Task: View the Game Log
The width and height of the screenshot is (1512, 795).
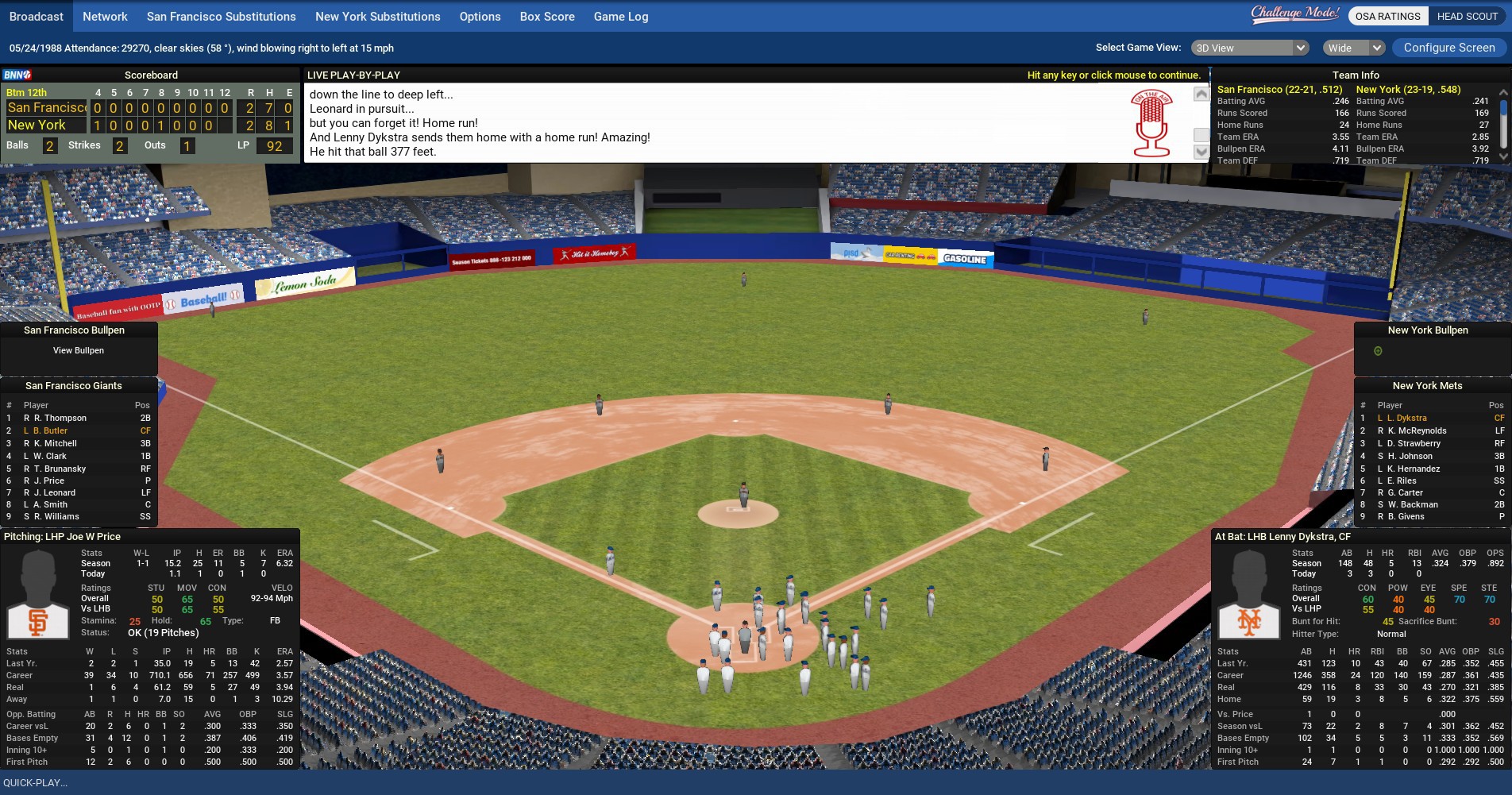Action: (620, 17)
